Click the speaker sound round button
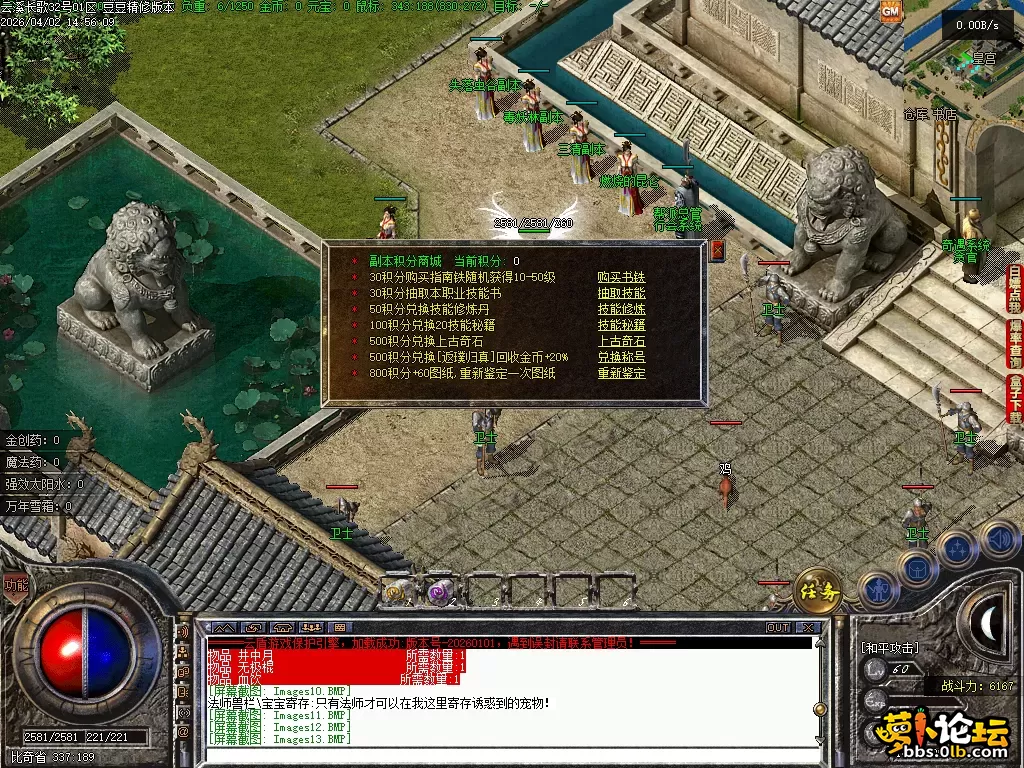 click(x=1000, y=540)
